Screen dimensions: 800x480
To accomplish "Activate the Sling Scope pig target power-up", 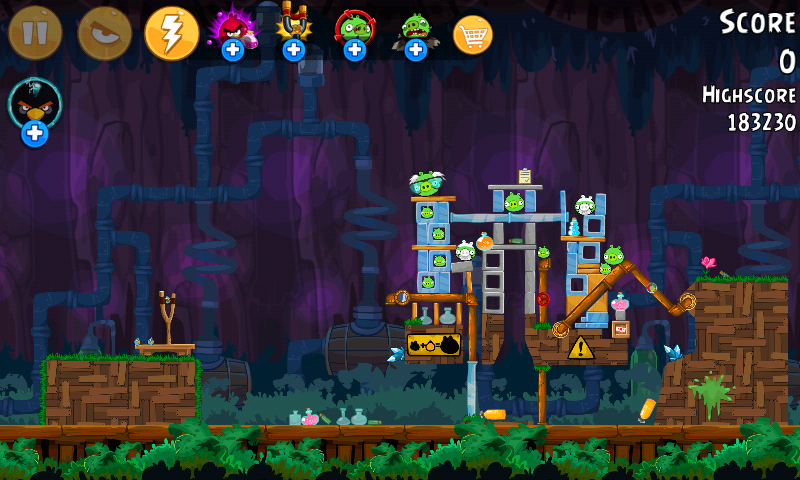I will (354, 31).
